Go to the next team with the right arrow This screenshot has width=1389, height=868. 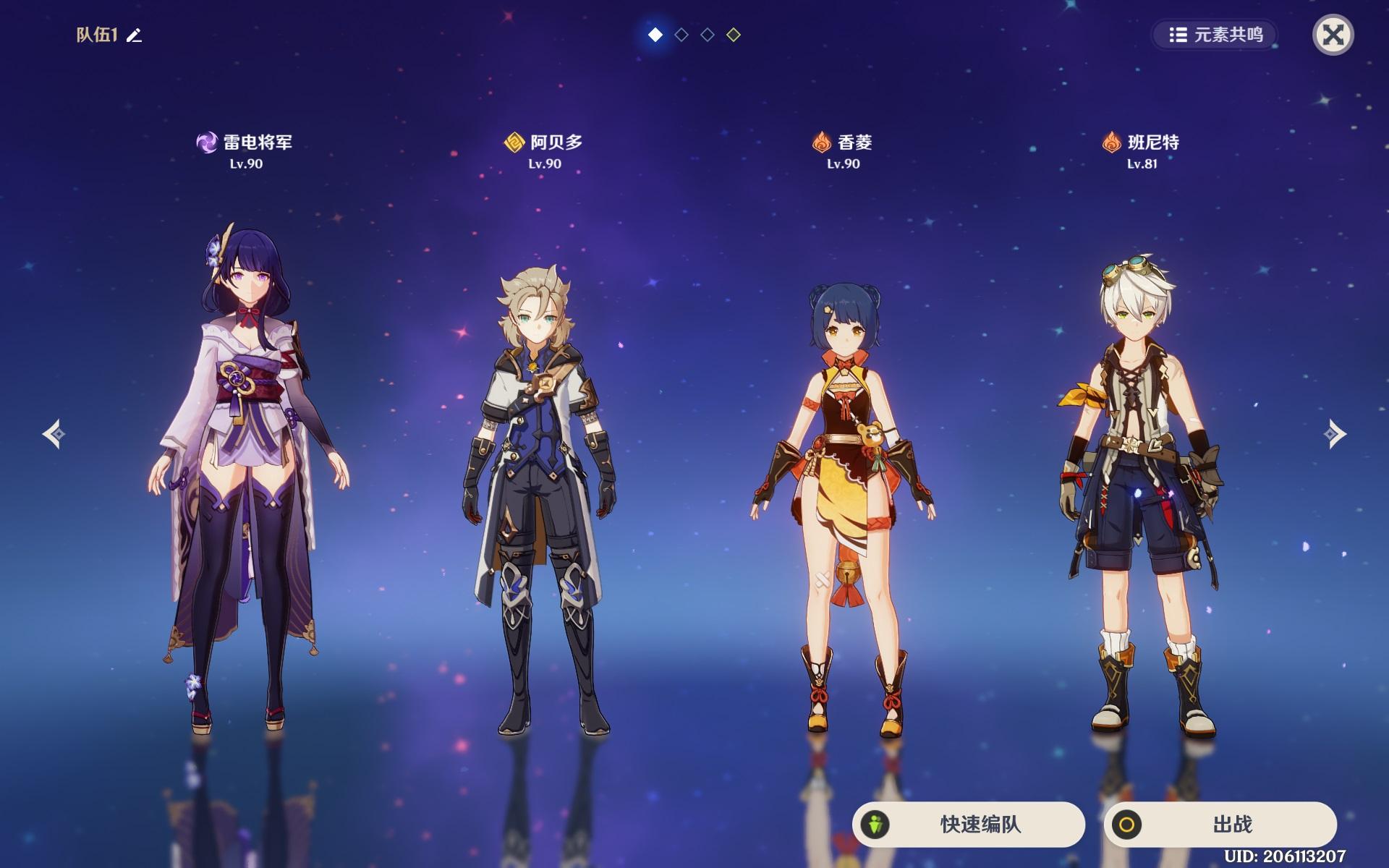(1334, 434)
